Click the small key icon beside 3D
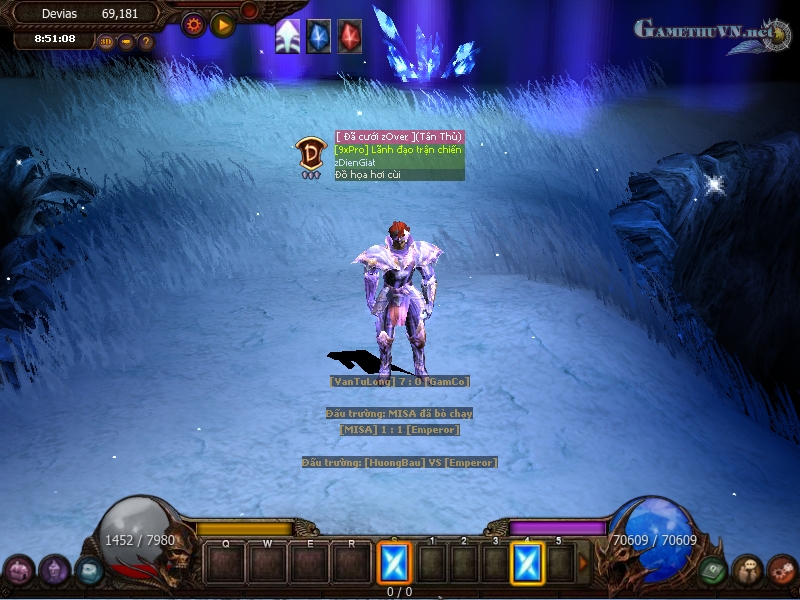Viewport: 800px width, 600px height. click(126, 42)
